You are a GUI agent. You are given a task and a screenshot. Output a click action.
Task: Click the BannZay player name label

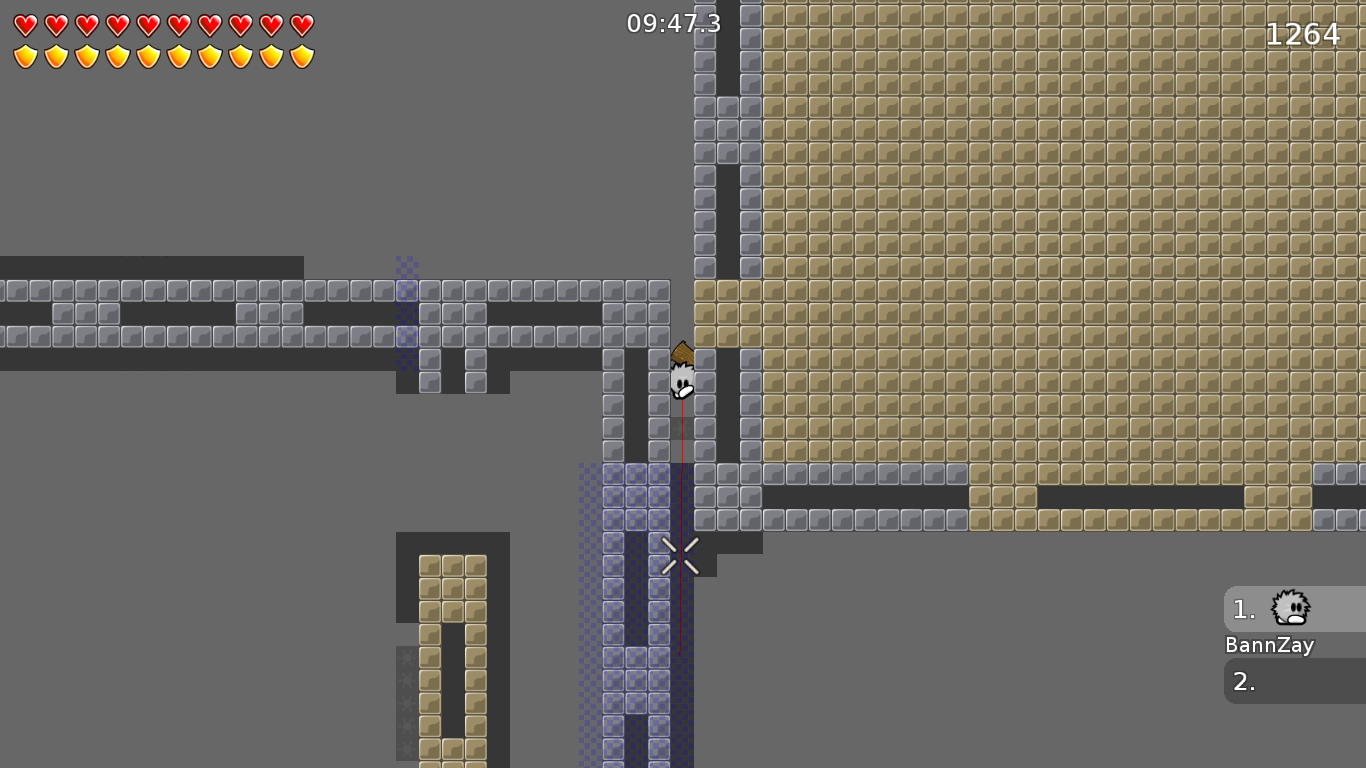(x=1270, y=645)
